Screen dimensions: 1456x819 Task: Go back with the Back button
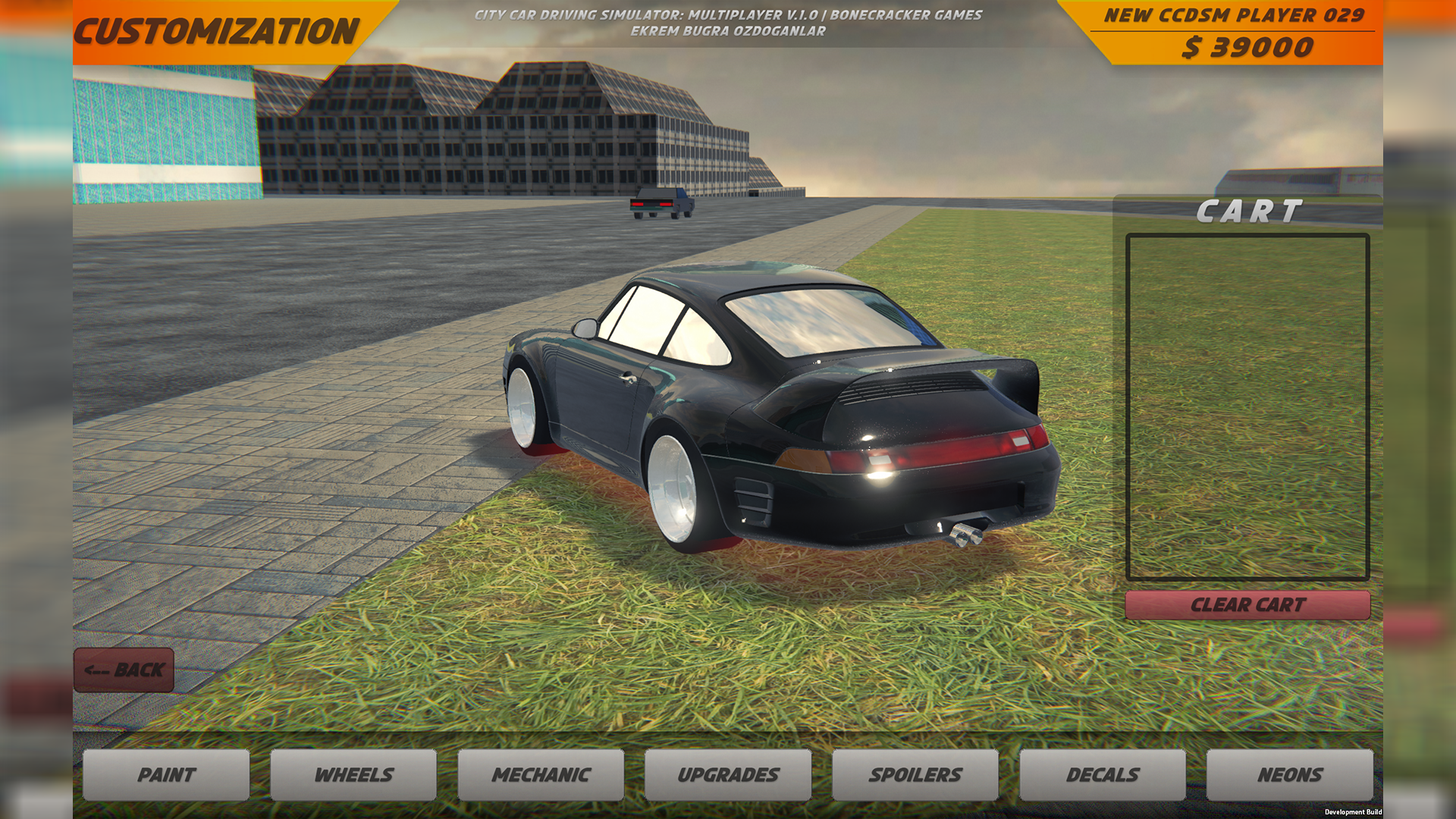coord(124,670)
